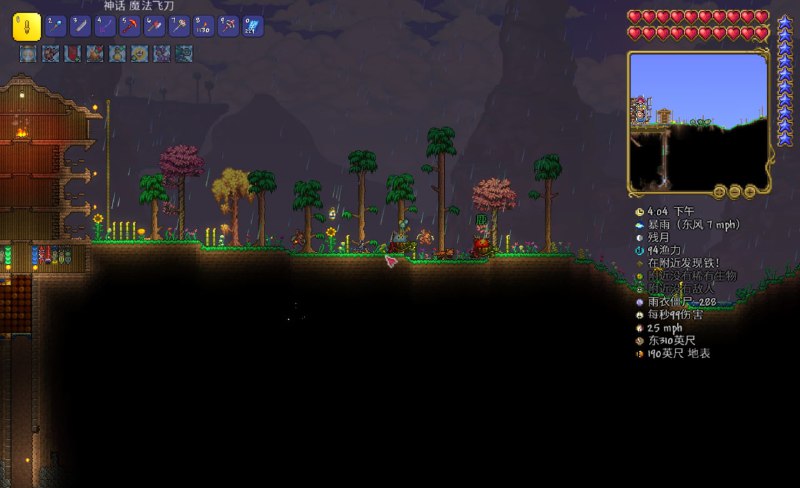
Task: Select the blue crystal stack in slot 0
Action: (252, 26)
